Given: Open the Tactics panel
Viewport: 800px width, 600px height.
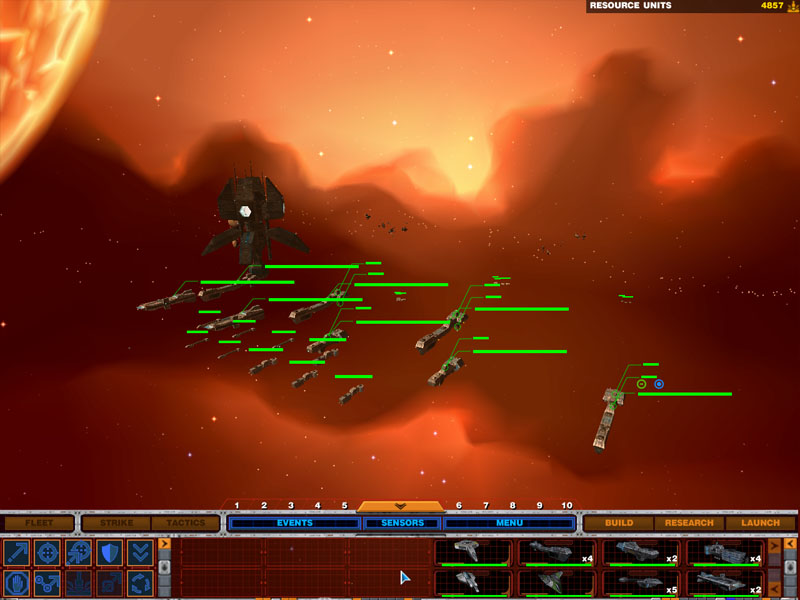Looking at the screenshot, I should 185,523.
